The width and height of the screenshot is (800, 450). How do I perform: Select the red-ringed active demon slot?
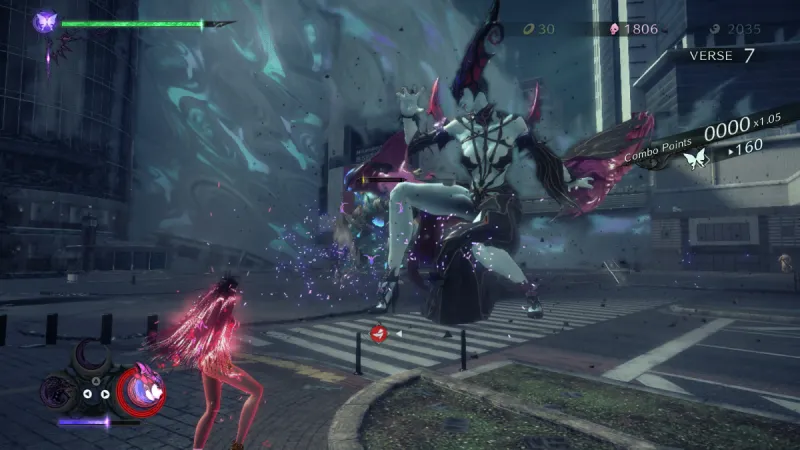tap(141, 388)
